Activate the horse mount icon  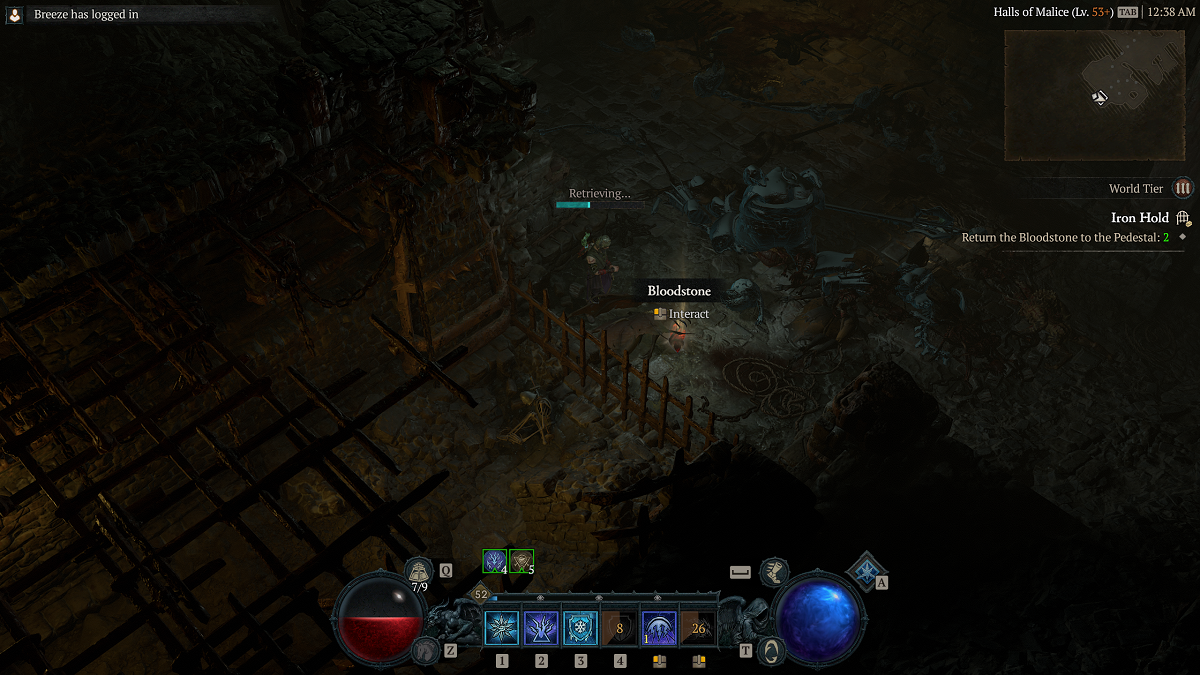pos(425,650)
